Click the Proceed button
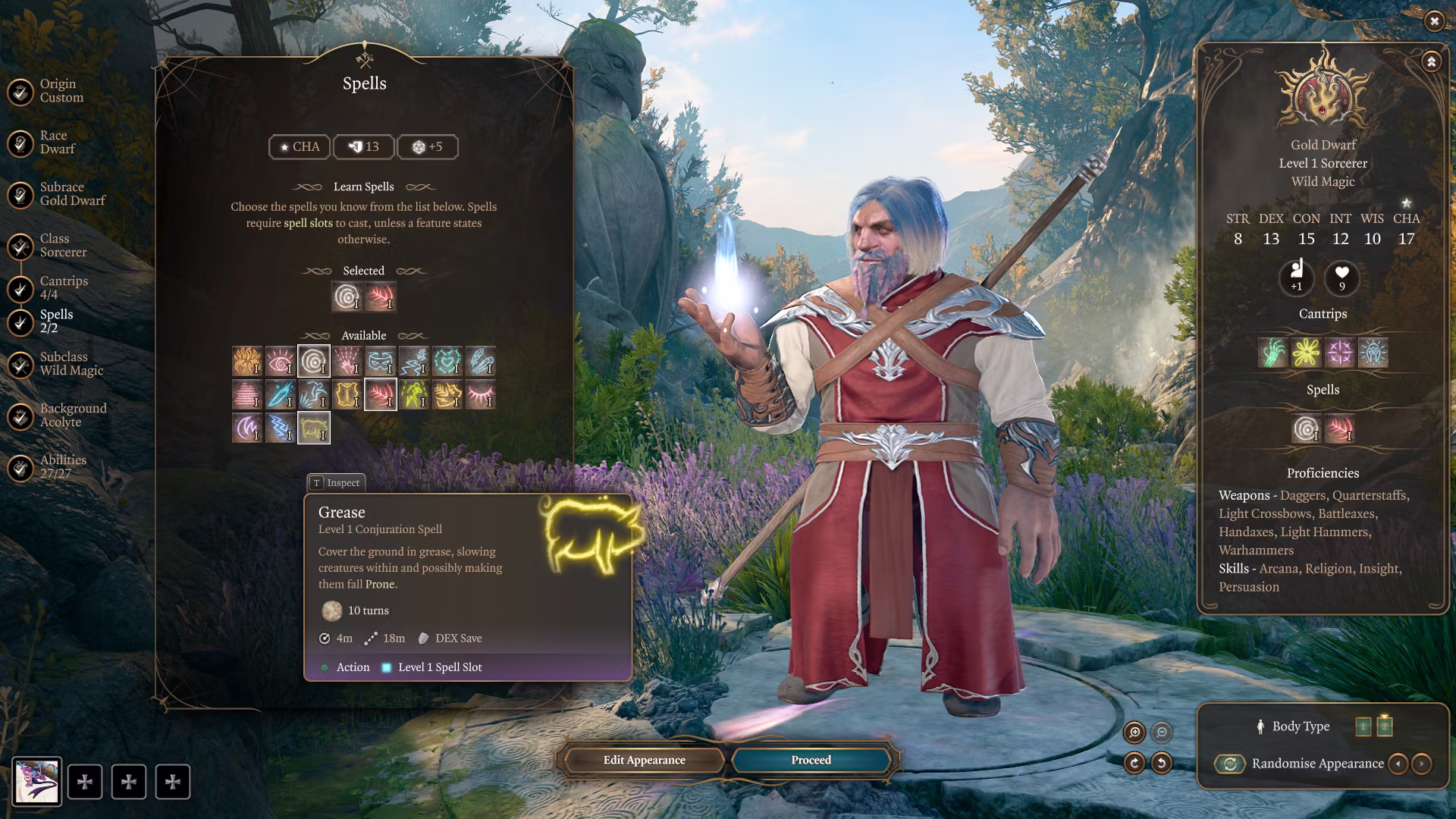This screenshot has width=1456, height=819. (x=811, y=760)
